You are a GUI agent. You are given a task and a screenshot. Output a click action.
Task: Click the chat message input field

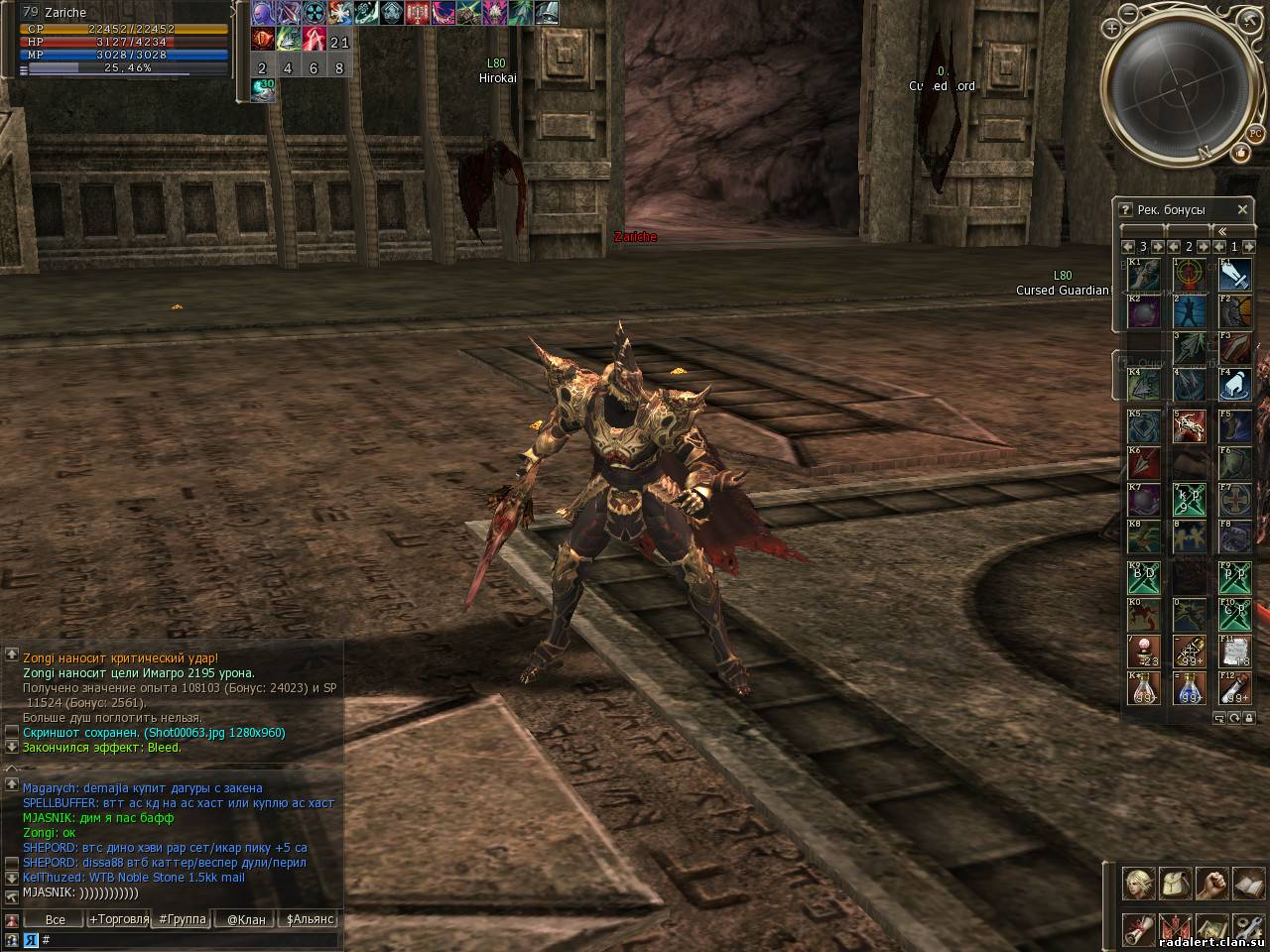point(189,939)
